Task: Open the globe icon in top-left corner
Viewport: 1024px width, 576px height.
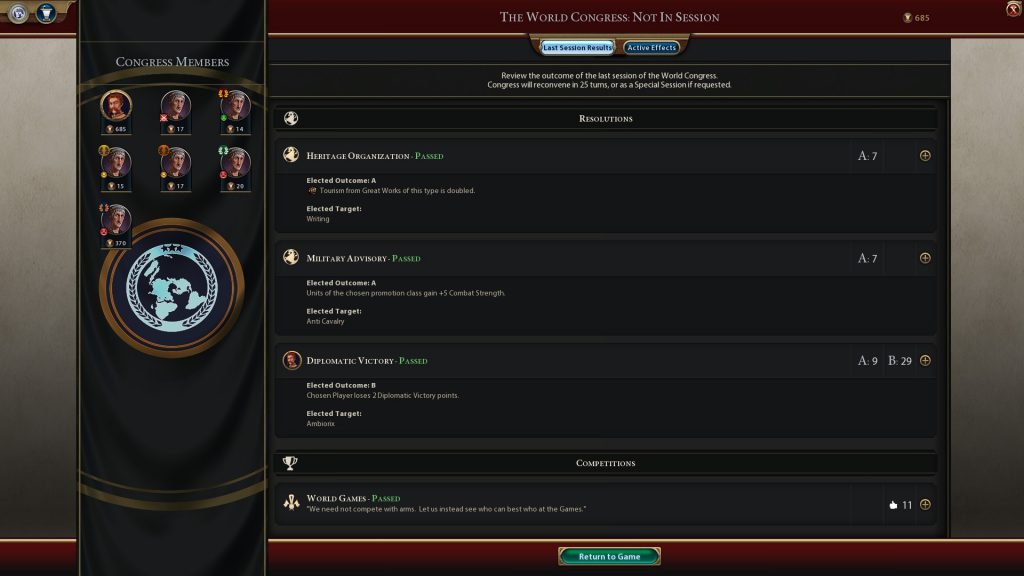Action: [x=19, y=13]
